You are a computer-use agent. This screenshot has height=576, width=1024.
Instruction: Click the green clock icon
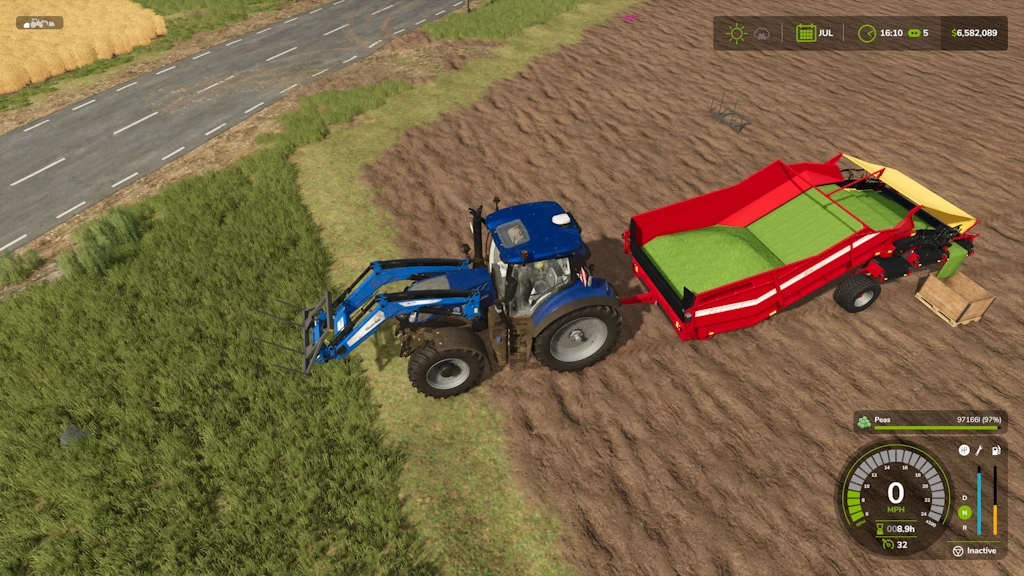pyautogui.click(x=867, y=33)
